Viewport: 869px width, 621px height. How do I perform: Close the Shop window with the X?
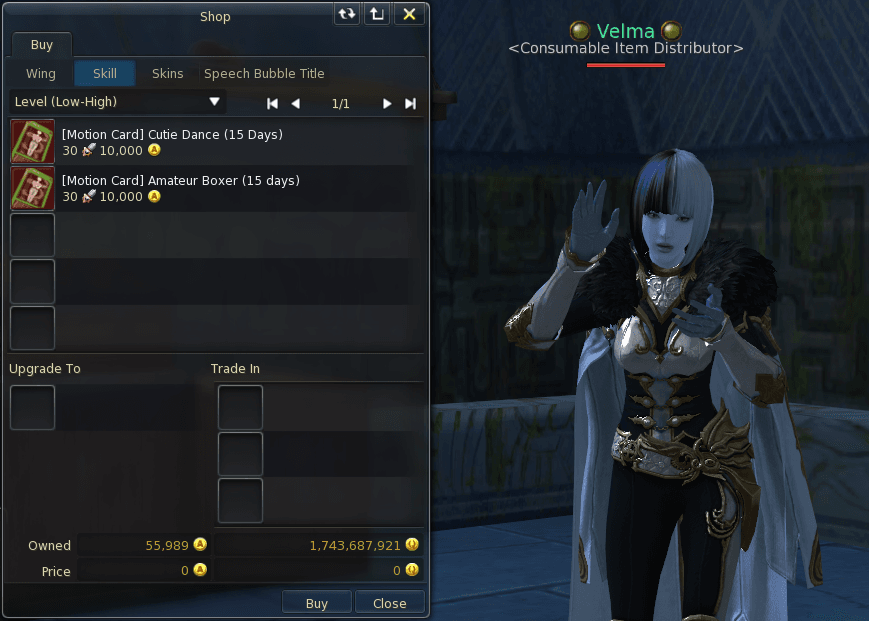[410, 15]
